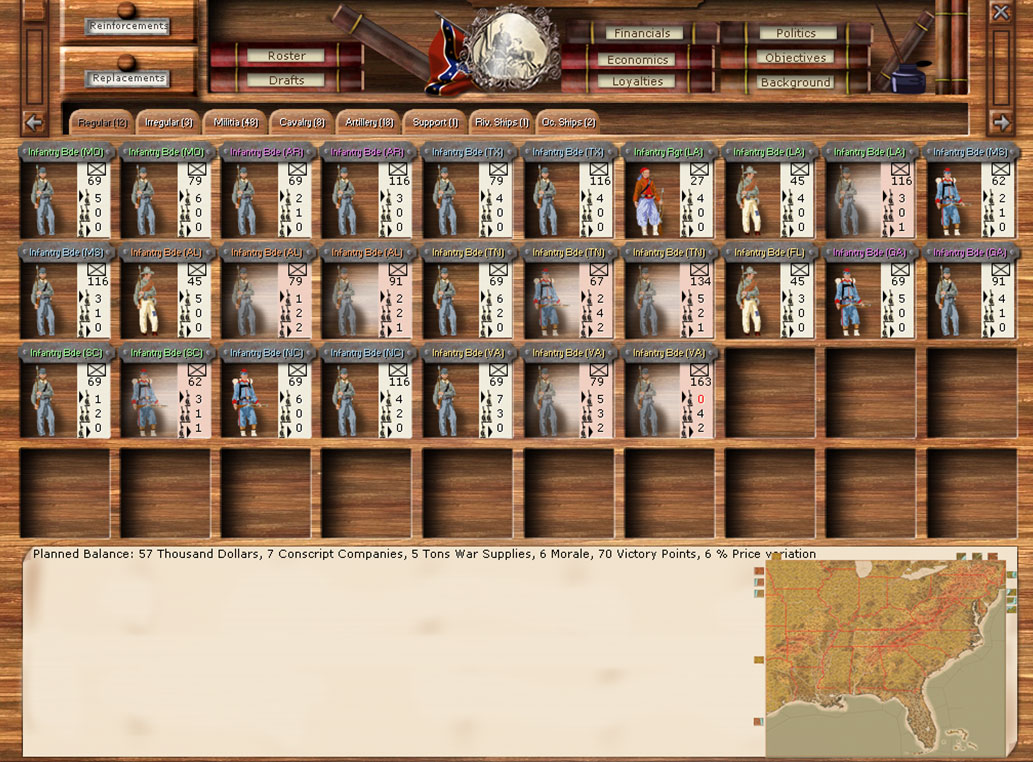The image size is (1033, 762).
Task: Close the ledger with the X button
Action: (x=1000, y=13)
